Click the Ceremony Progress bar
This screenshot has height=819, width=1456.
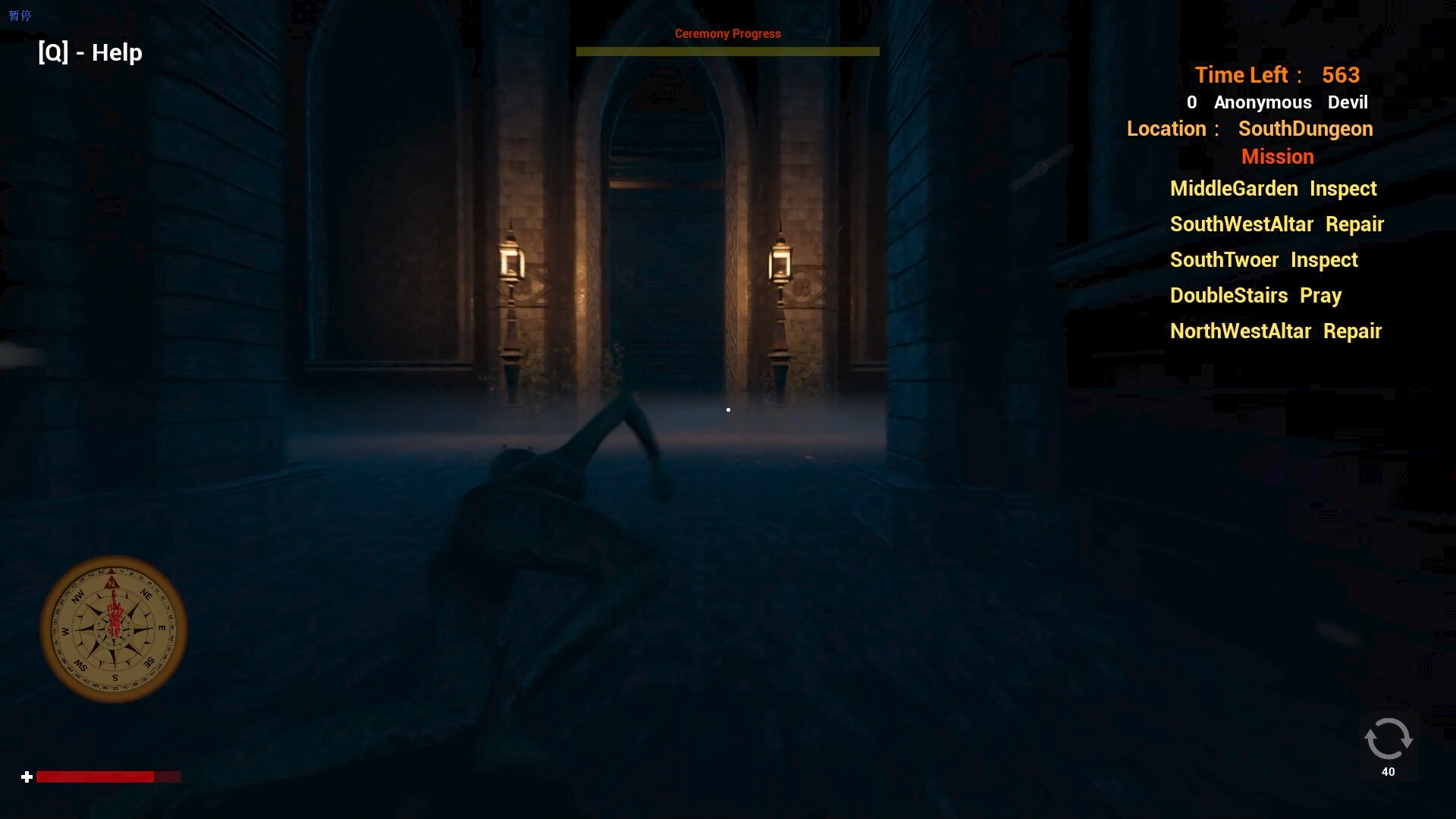(727, 52)
